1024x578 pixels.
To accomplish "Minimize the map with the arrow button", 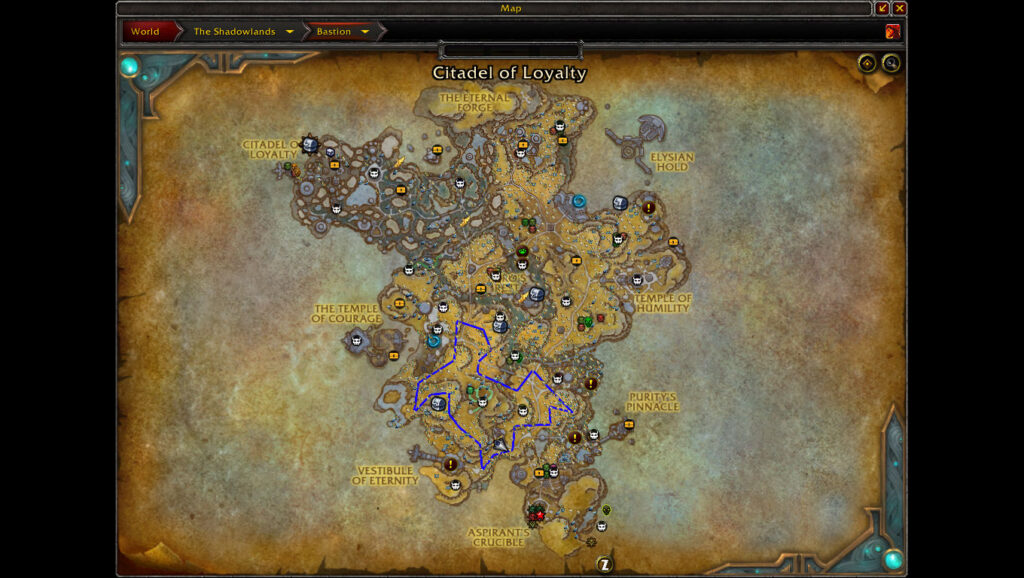I will pyautogui.click(x=882, y=8).
